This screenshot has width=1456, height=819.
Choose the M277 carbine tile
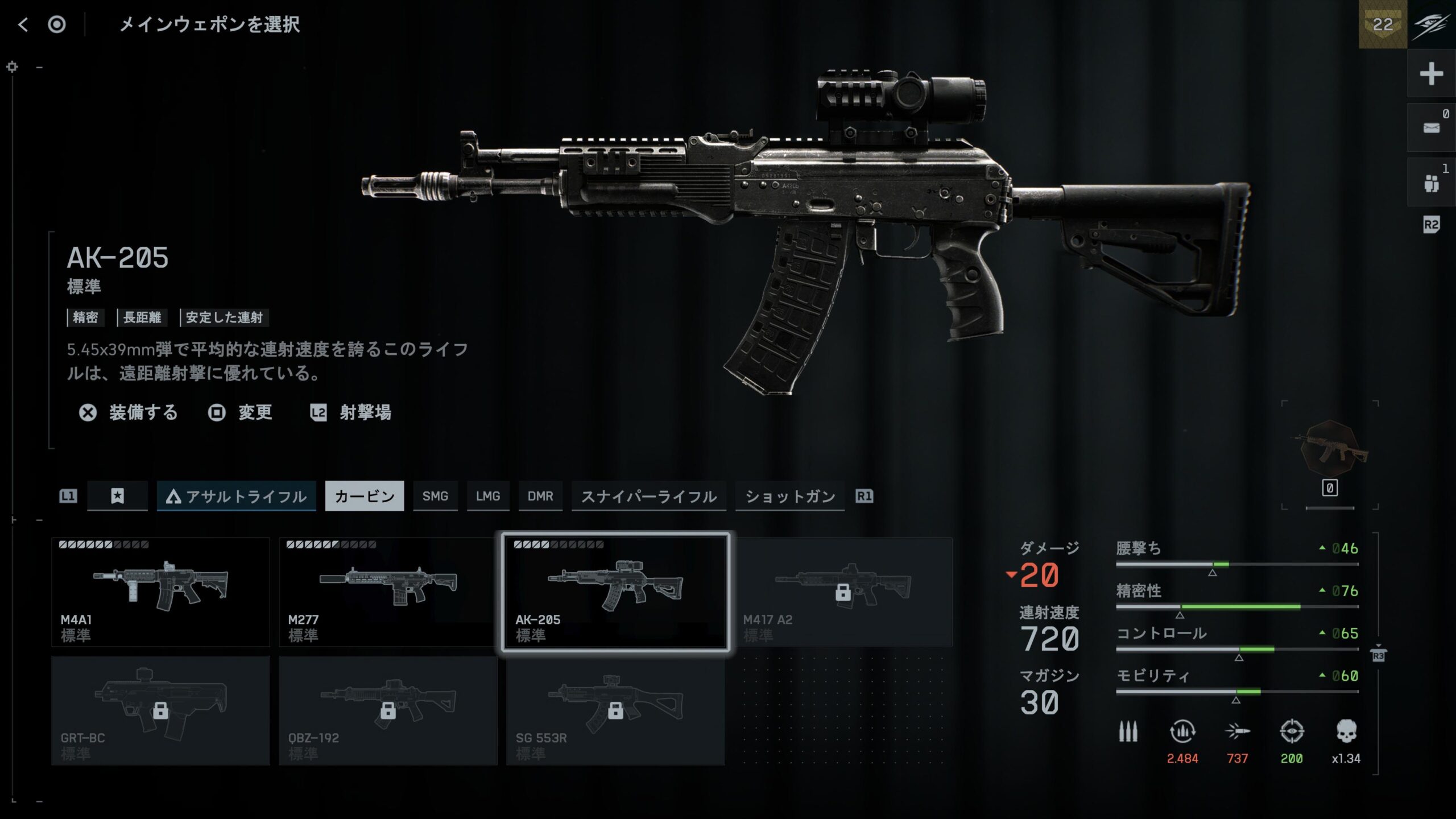tap(388, 592)
